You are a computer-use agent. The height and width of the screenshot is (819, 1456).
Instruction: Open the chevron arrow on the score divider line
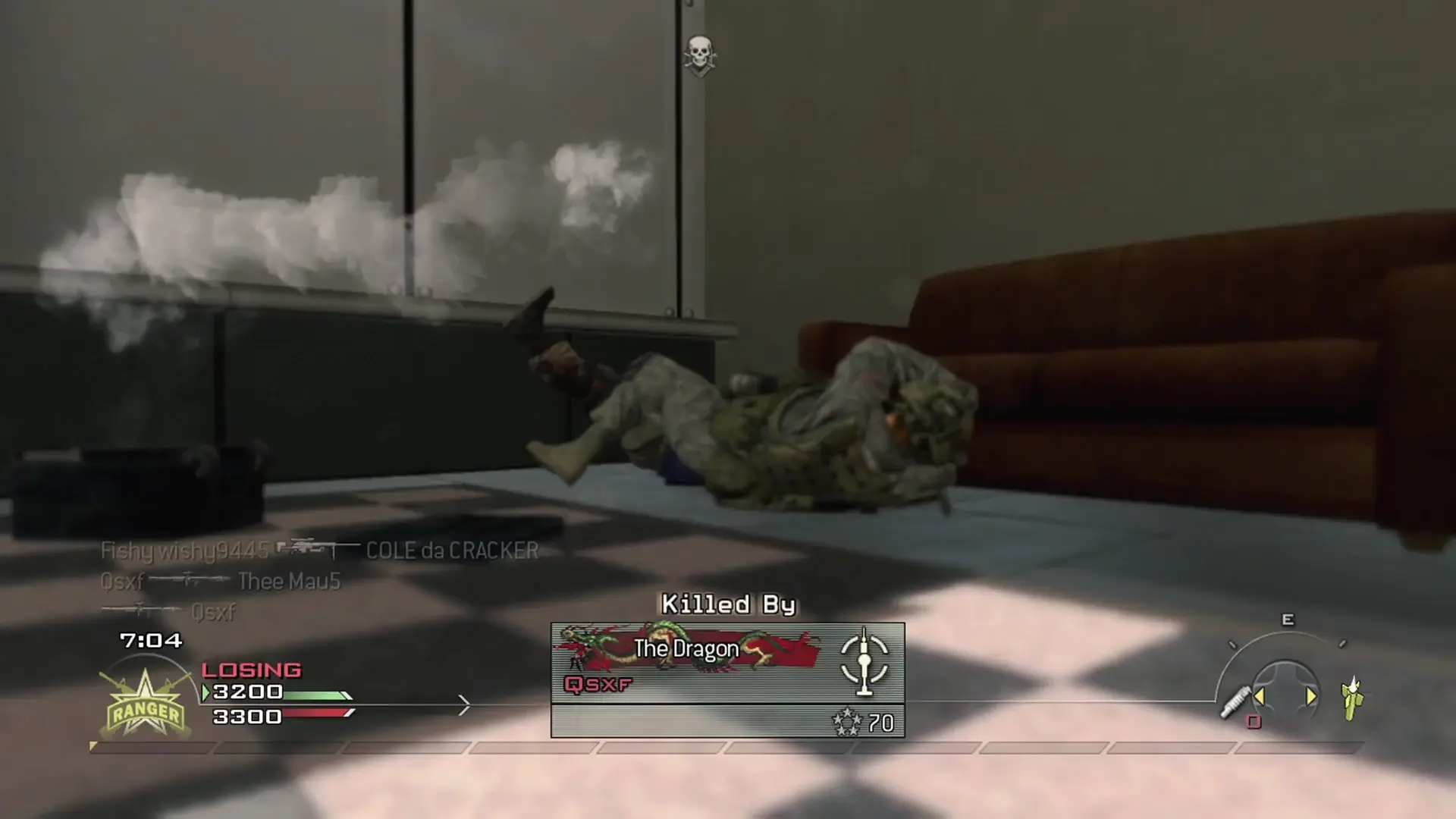point(463,704)
